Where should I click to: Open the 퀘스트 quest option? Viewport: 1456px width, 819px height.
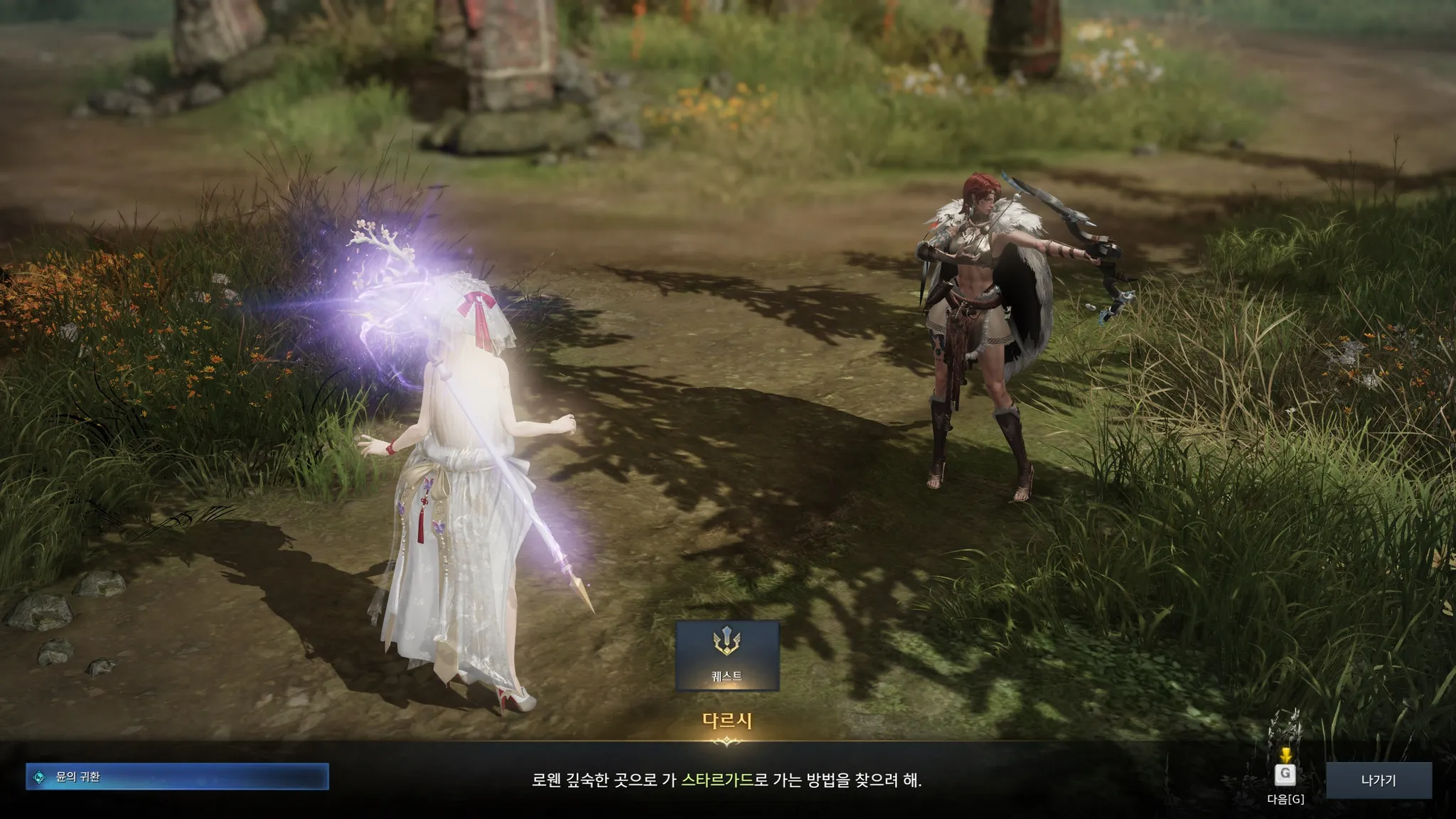tap(727, 655)
